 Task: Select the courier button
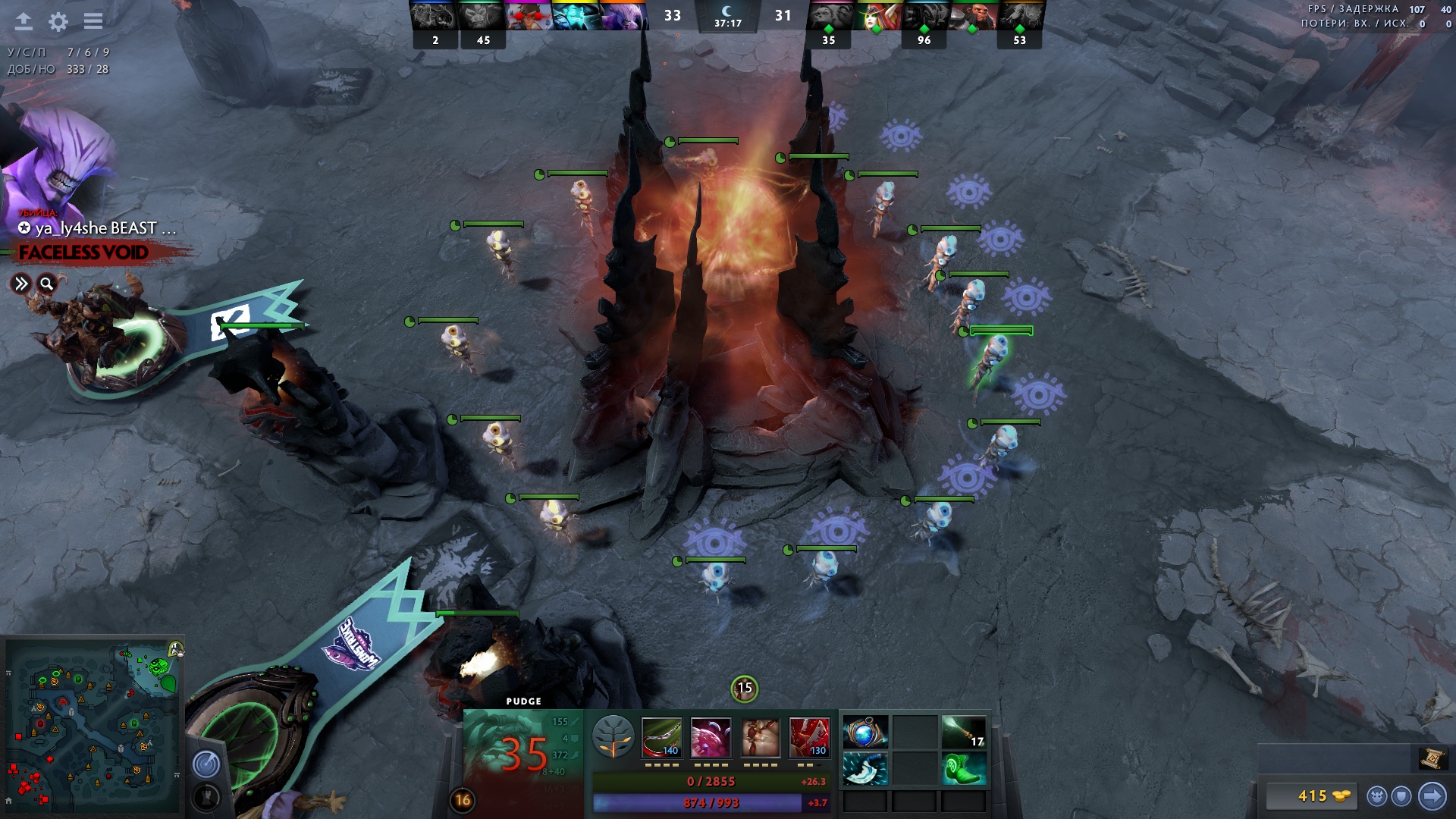click(x=1377, y=796)
